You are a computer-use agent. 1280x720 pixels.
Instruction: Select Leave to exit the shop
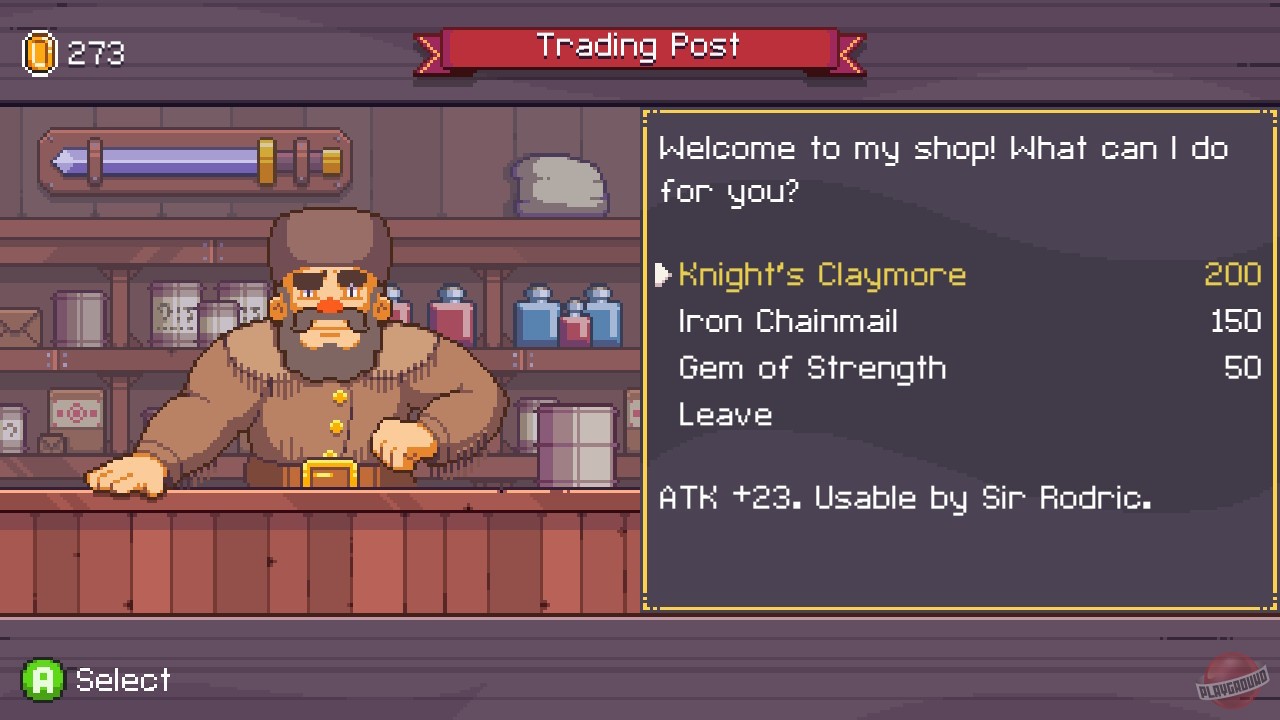pyautogui.click(x=724, y=414)
